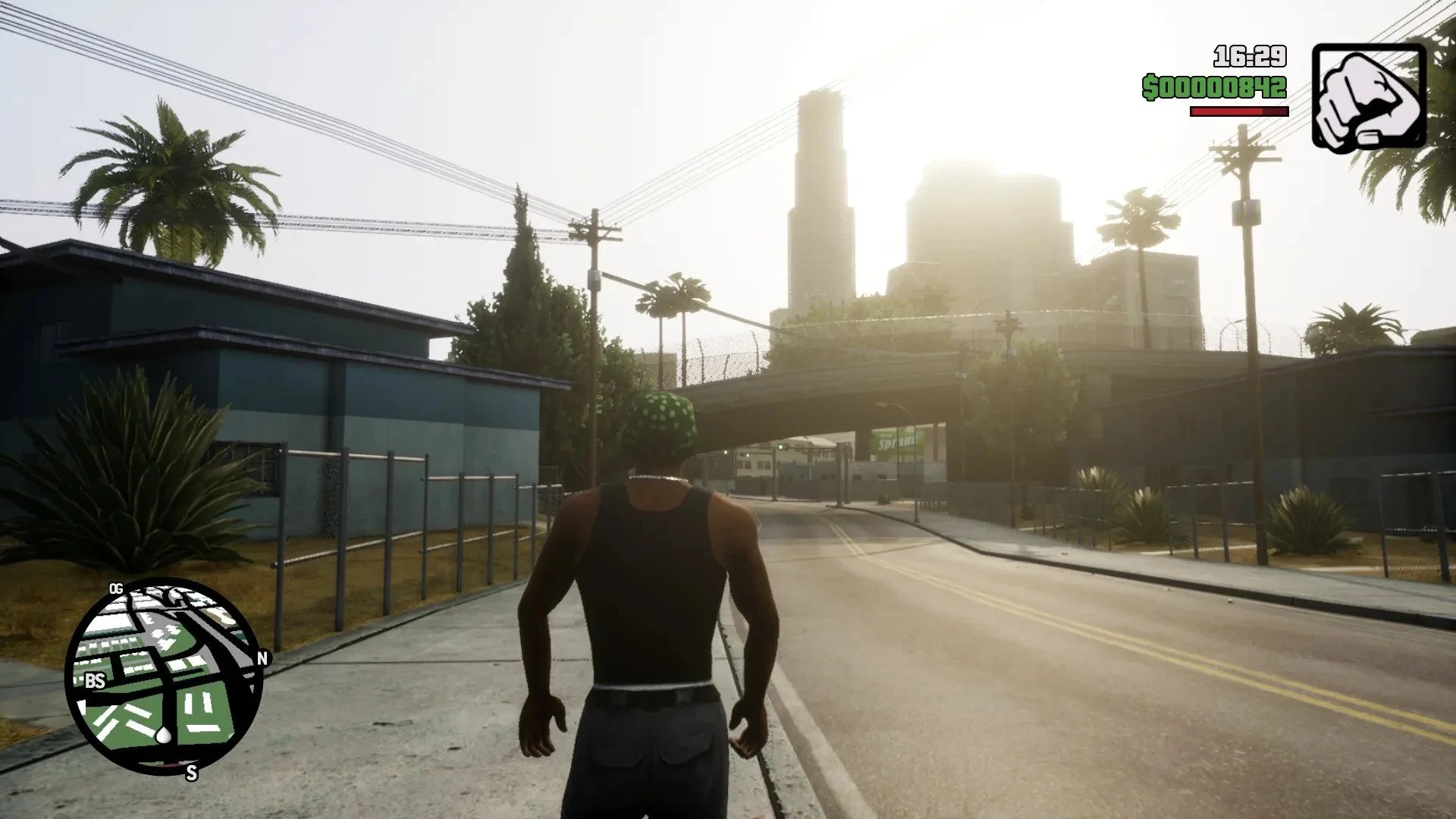Select the BS marker on the radar

point(95,681)
